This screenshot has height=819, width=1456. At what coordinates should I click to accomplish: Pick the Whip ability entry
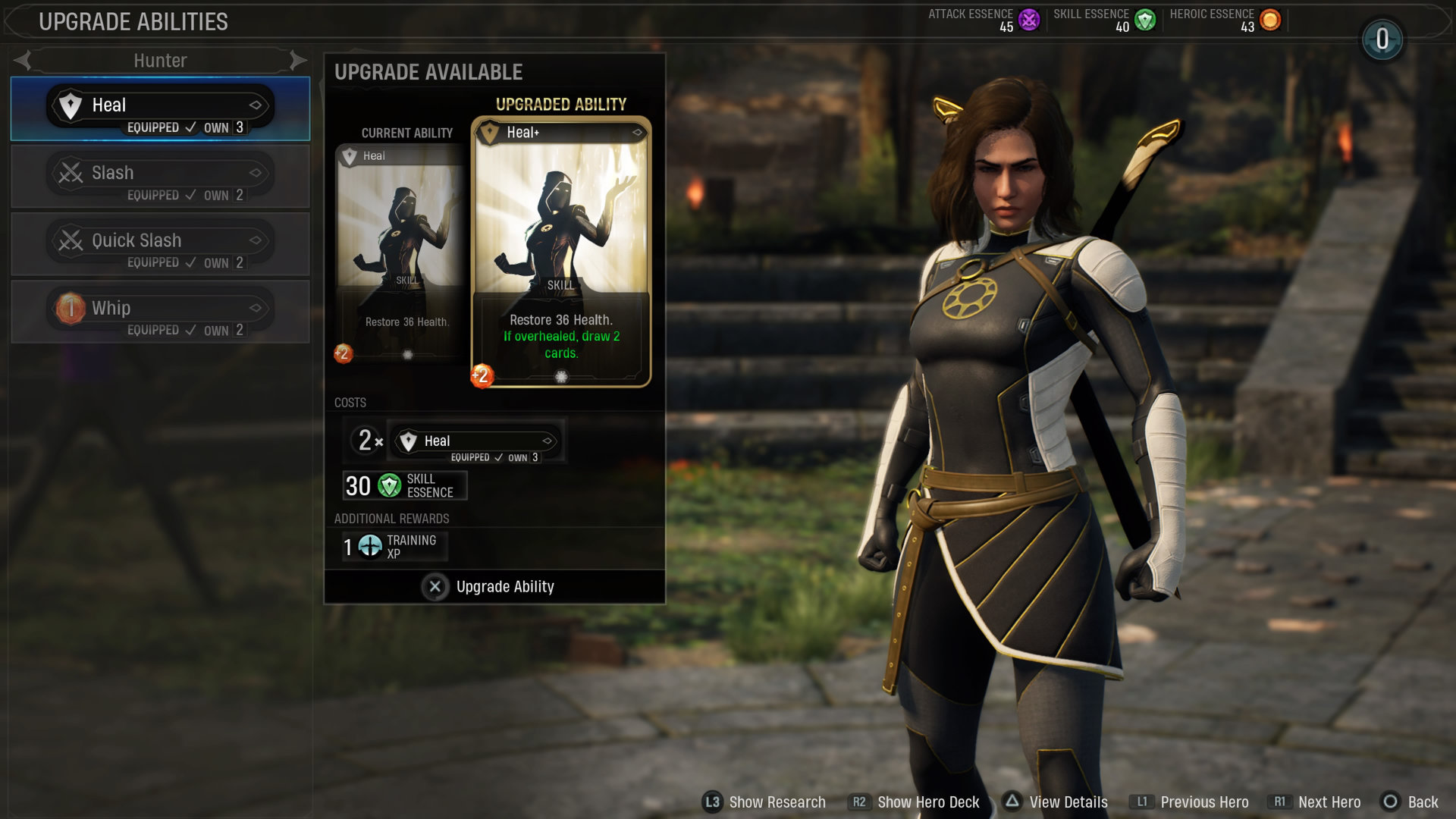[x=160, y=311]
